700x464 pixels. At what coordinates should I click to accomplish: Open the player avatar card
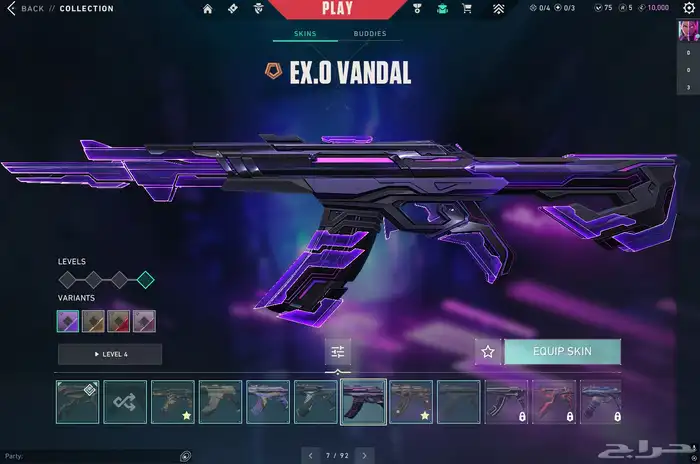click(x=687, y=33)
